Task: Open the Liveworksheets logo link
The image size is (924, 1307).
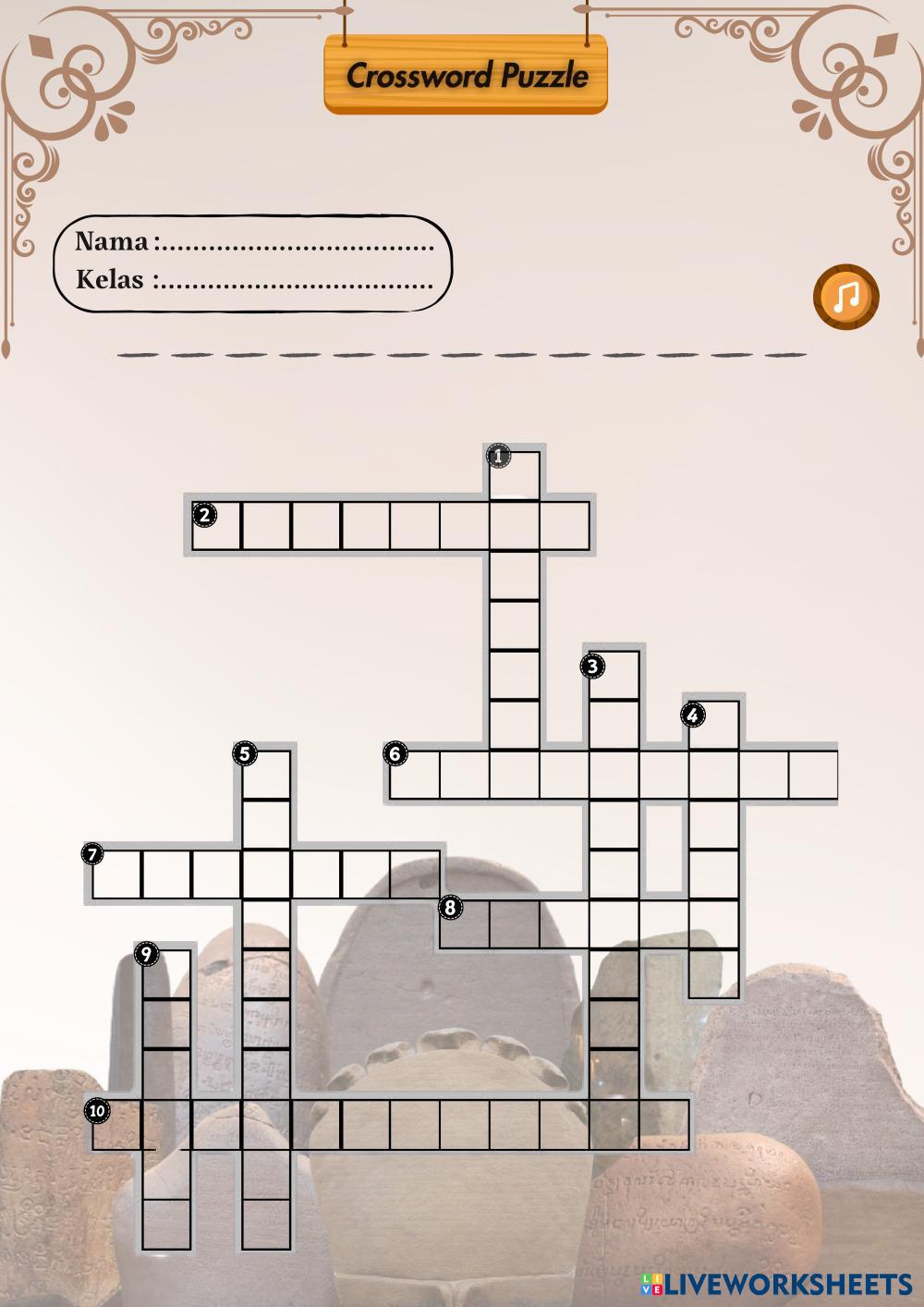Action: point(776,1283)
